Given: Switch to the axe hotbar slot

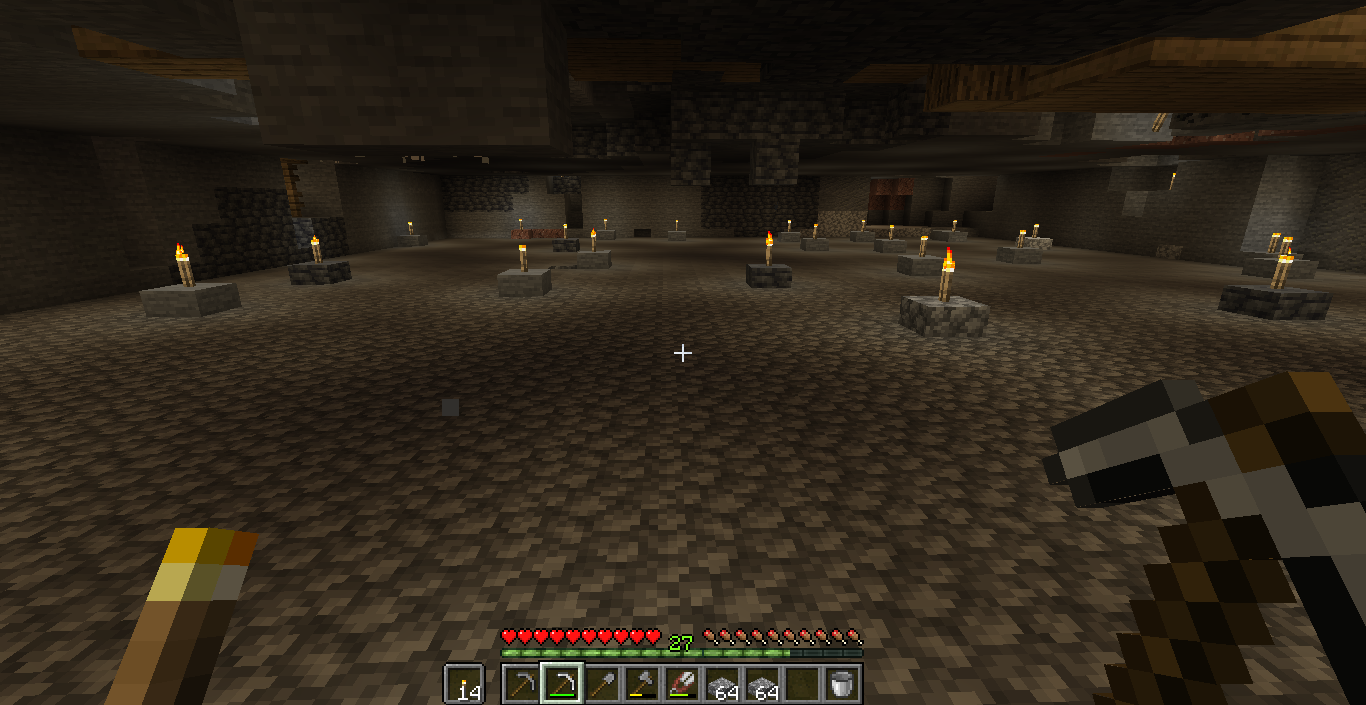Looking at the screenshot, I should pos(641,684).
